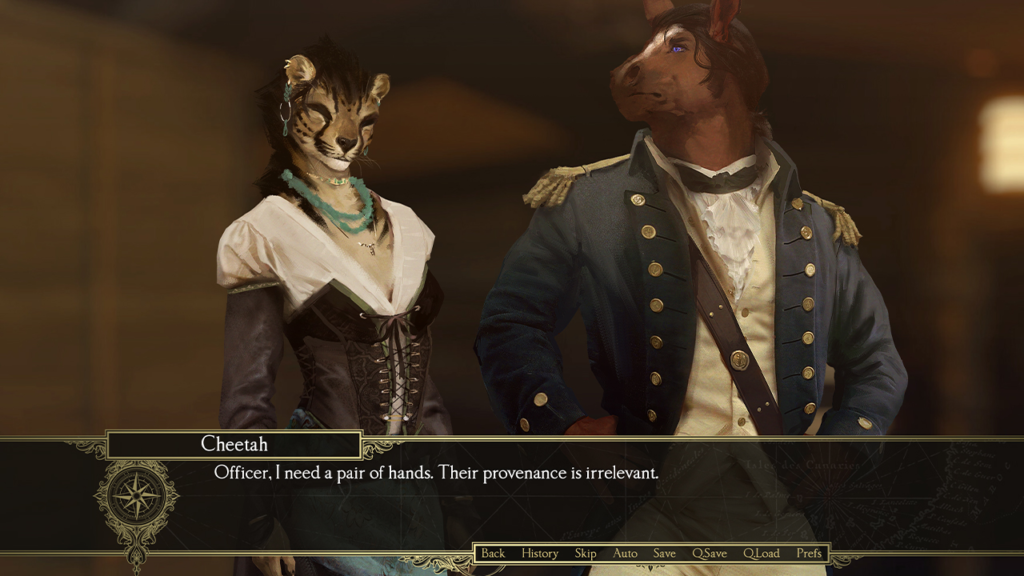Image resolution: width=1024 pixels, height=576 pixels.
Task: Skip ahead through the dialogue
Action: pyautogui.click(x=585, y=553)
